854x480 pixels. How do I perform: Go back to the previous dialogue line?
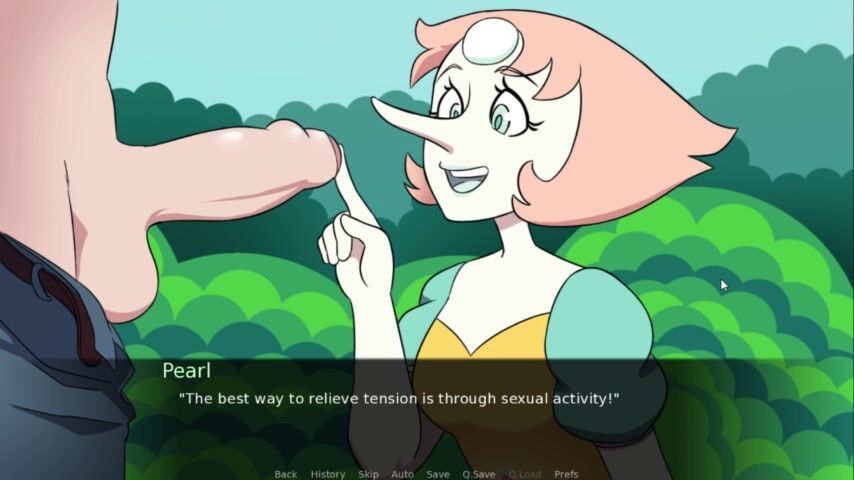[x=285, y=474]
